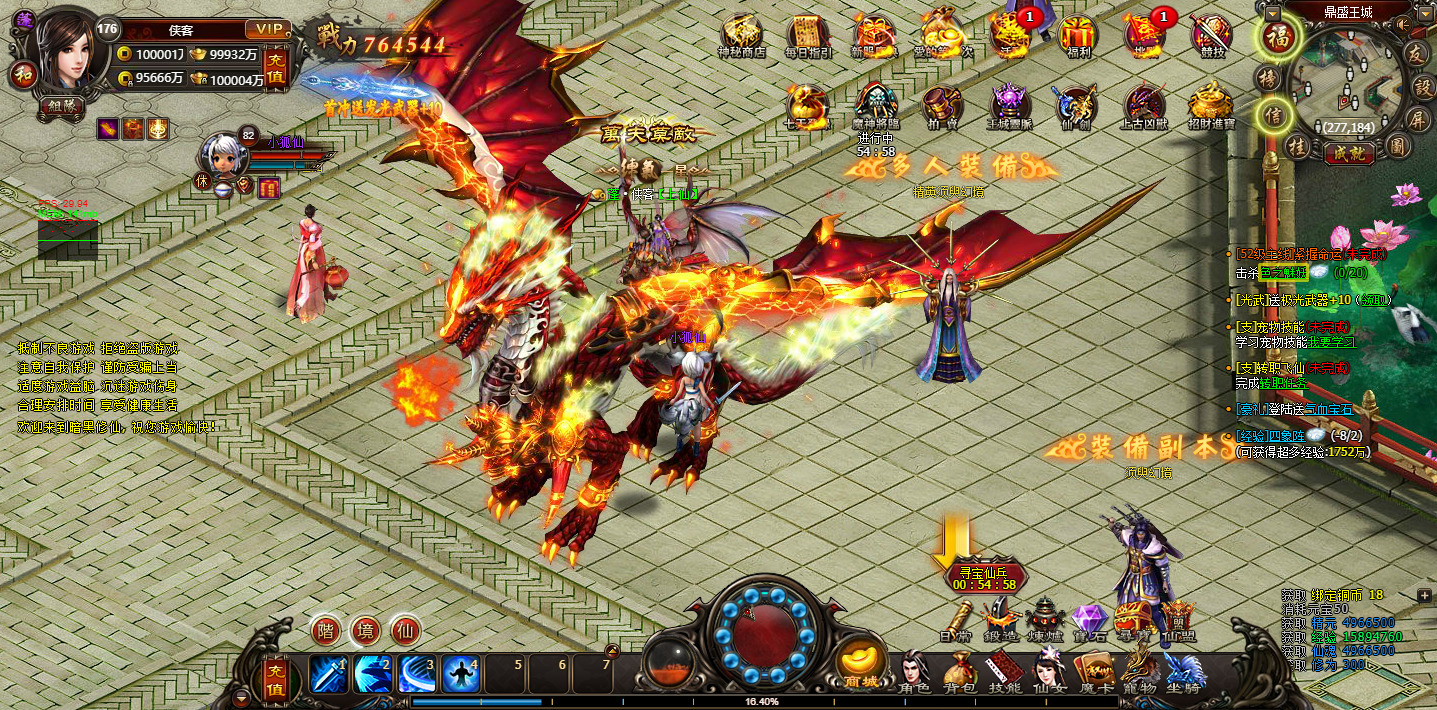Image resolution: width=1437 pixels, height=710 pixels.
Task: Open the 友 friends button beside minimap
Action: [1415, 52]
